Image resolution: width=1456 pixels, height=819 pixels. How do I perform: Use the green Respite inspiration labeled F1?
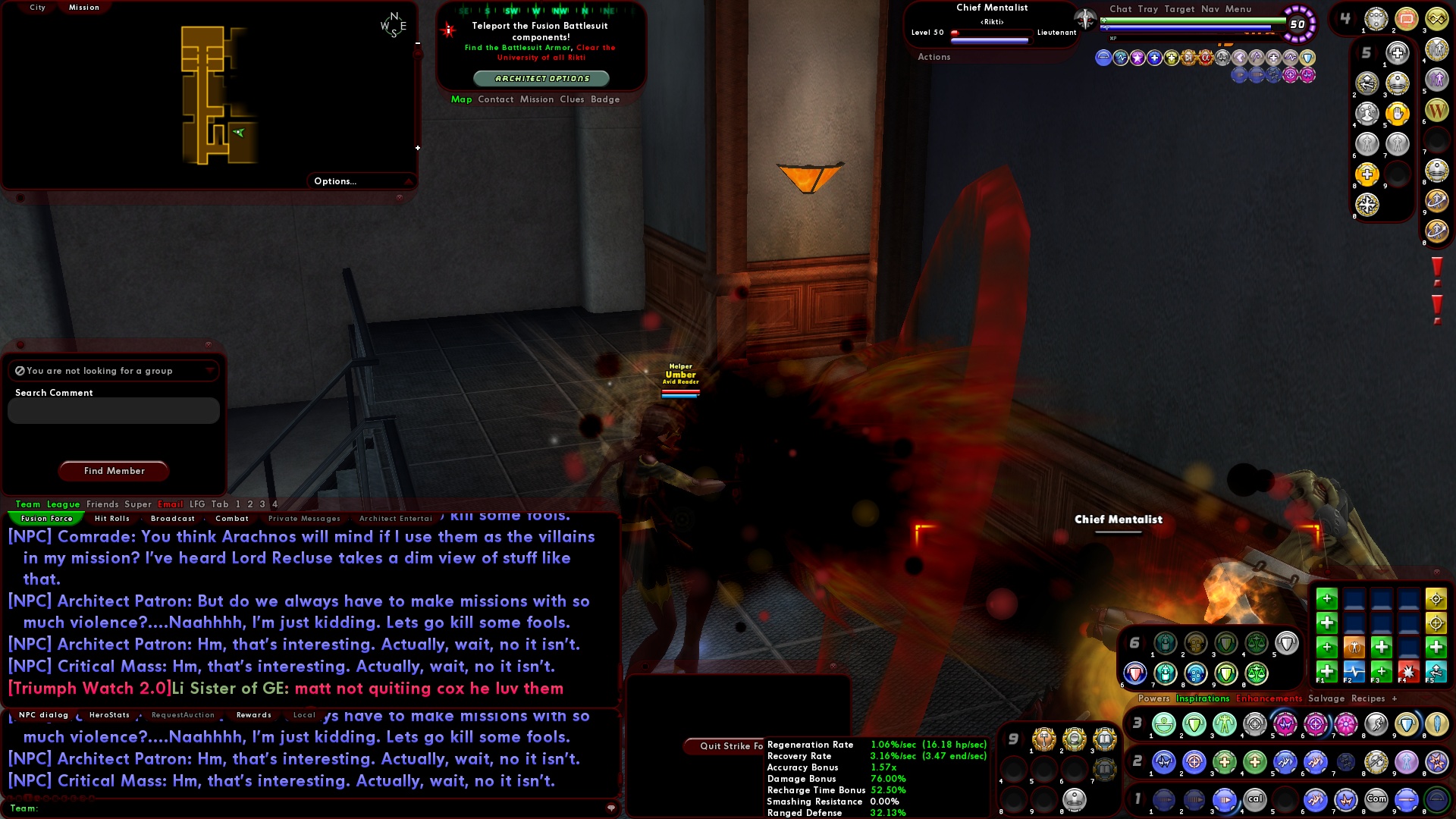point(1326,673)
